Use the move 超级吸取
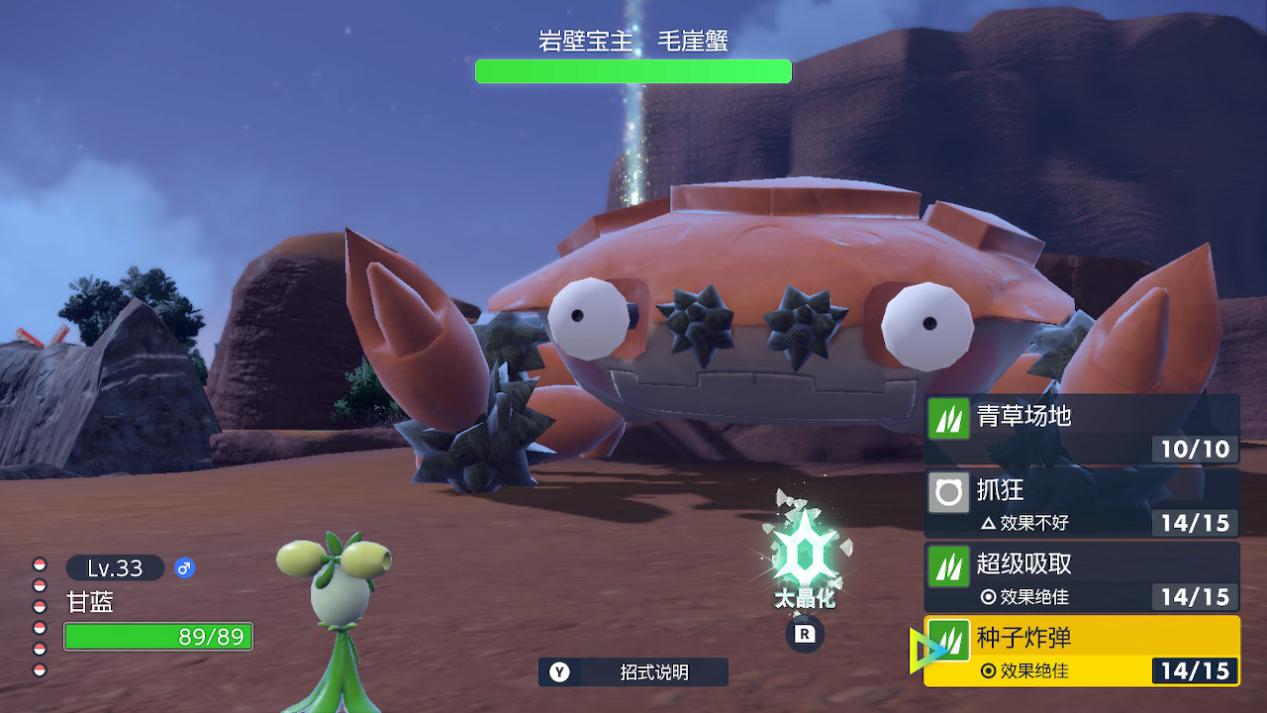This screenshot has width=1267, height=713. tap(1082, 577)
